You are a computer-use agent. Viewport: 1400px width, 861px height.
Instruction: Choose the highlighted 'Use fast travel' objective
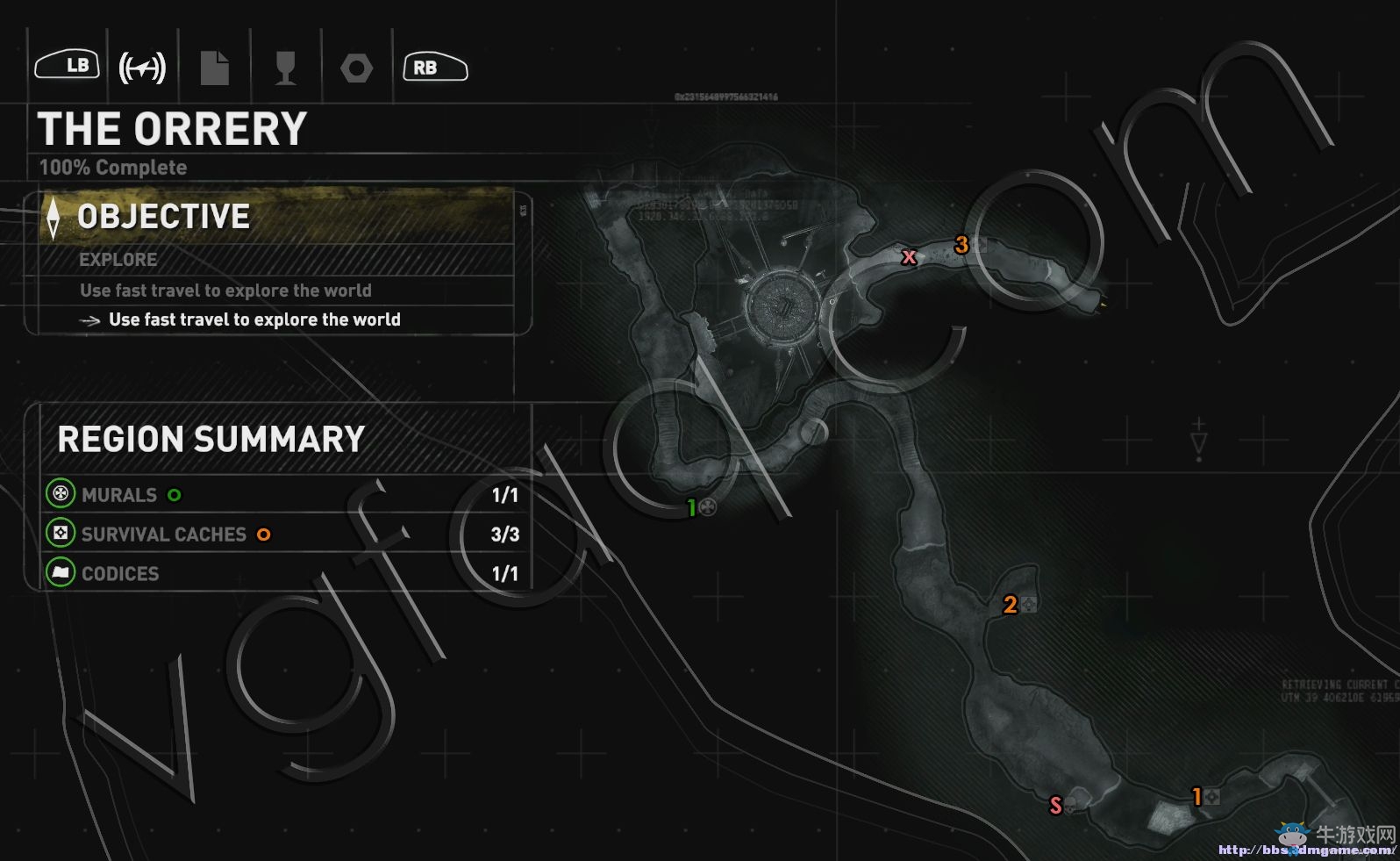pyautogui.click(x=254, y=319)
